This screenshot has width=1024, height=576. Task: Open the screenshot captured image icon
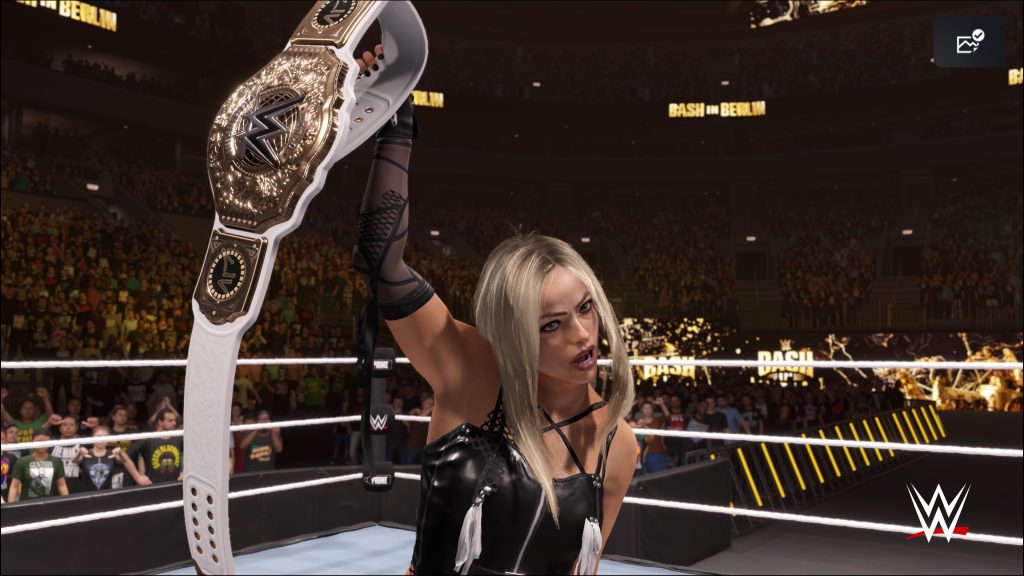pos(969,42)
